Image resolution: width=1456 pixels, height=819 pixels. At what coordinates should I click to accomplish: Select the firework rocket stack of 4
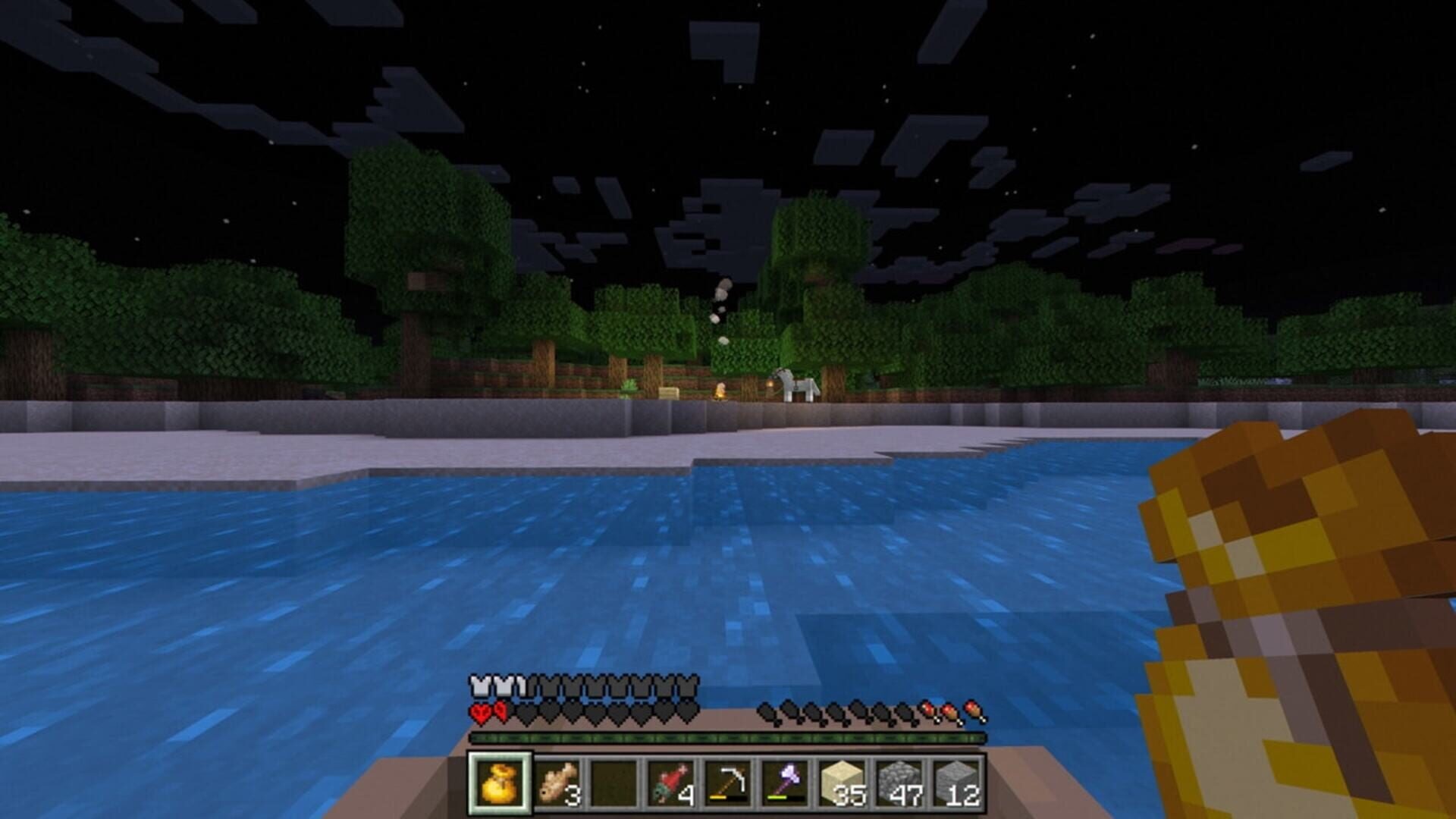click(671, 781)
